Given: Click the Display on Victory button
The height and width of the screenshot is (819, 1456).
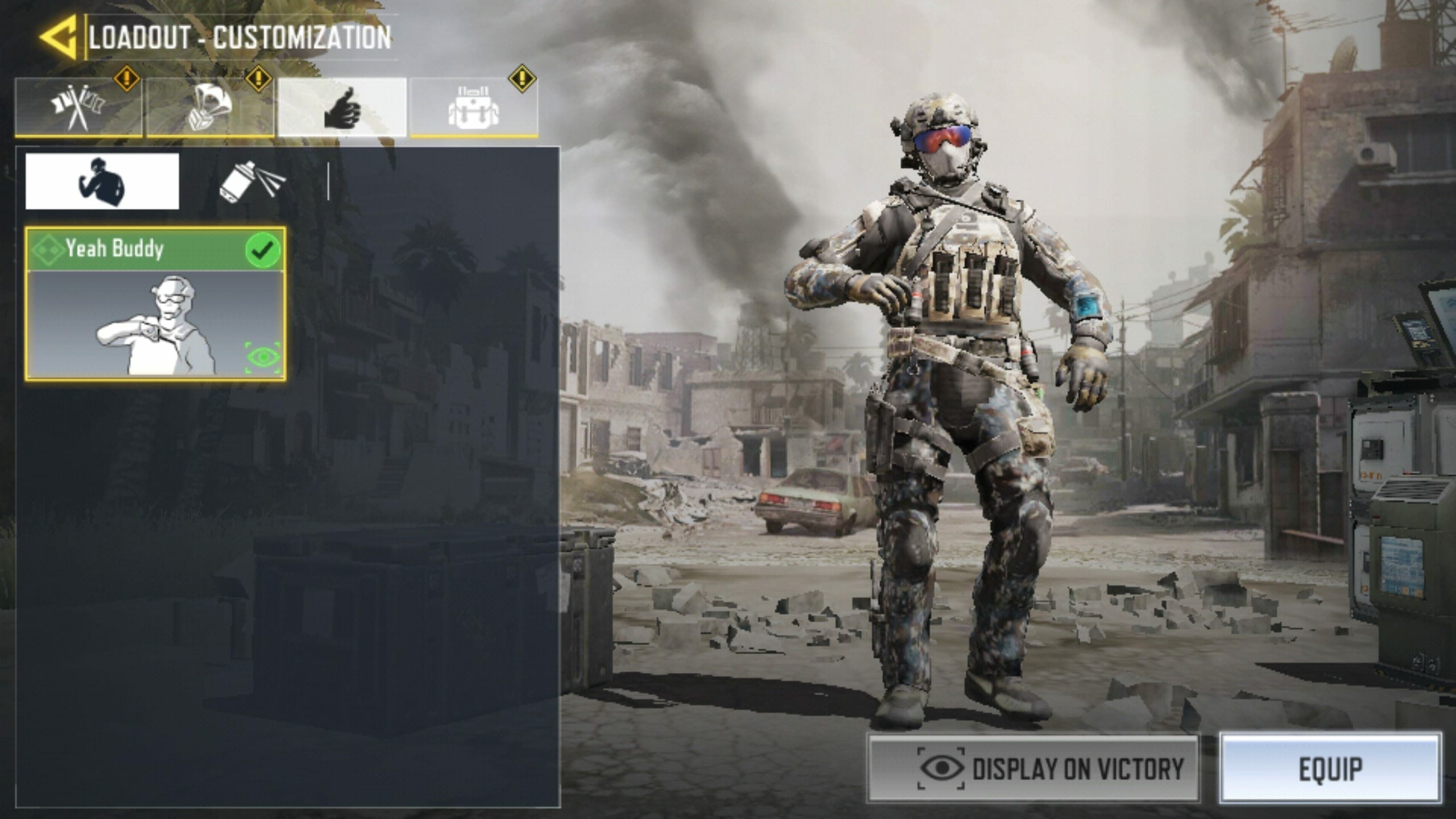Looking at the screenshot, I should click(x=1032, y=768).
